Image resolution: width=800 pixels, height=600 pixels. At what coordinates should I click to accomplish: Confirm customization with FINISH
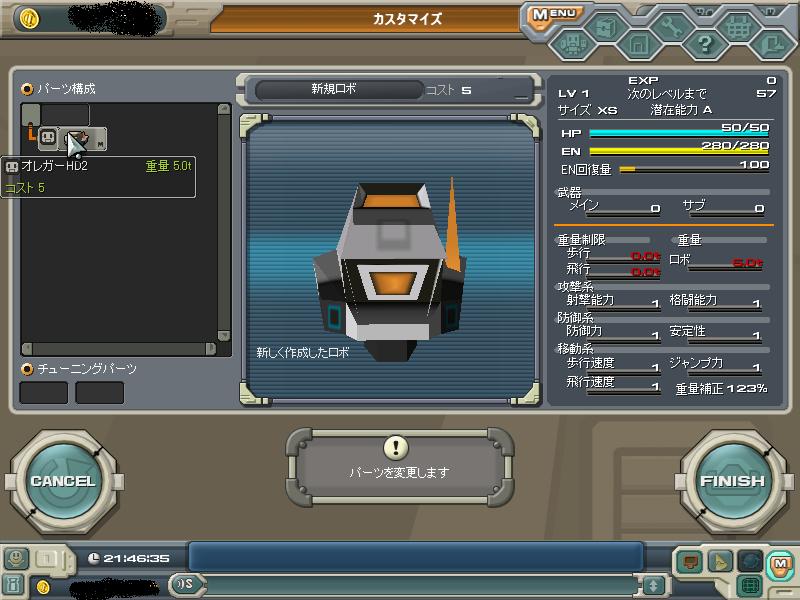(x=732, y=481)
